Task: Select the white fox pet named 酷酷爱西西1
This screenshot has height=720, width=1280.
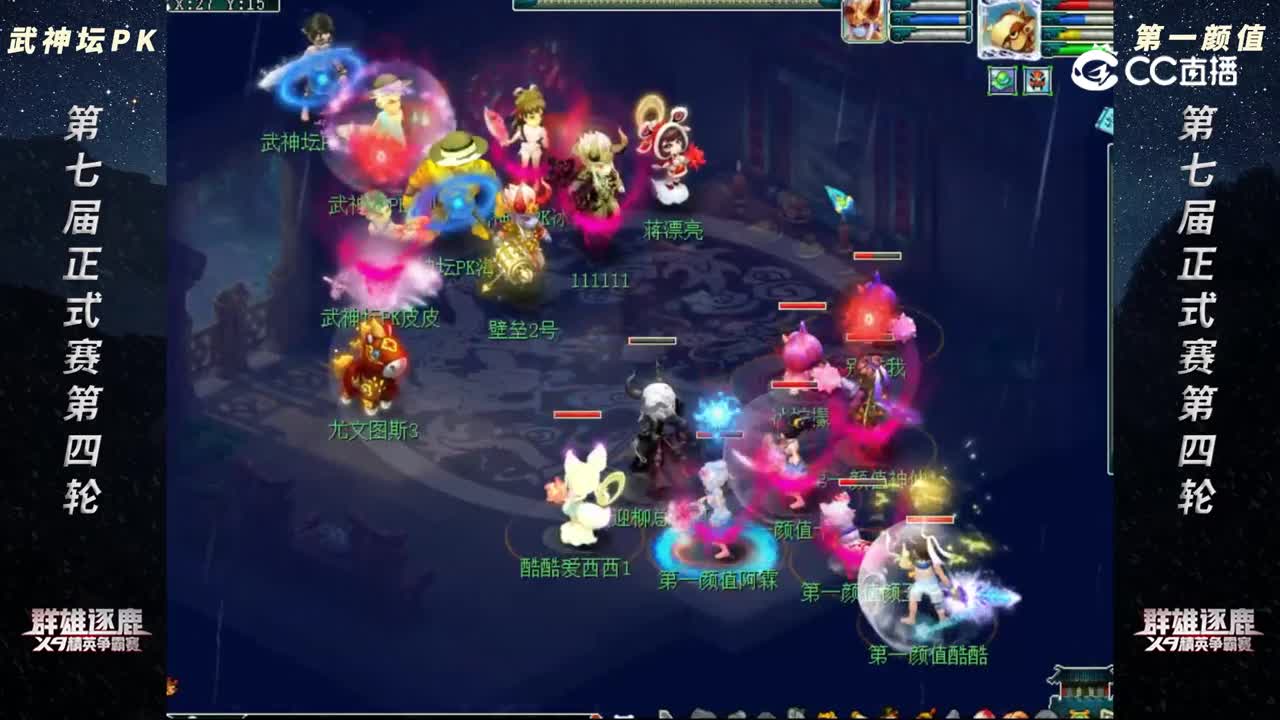Action: pos(585,500)
